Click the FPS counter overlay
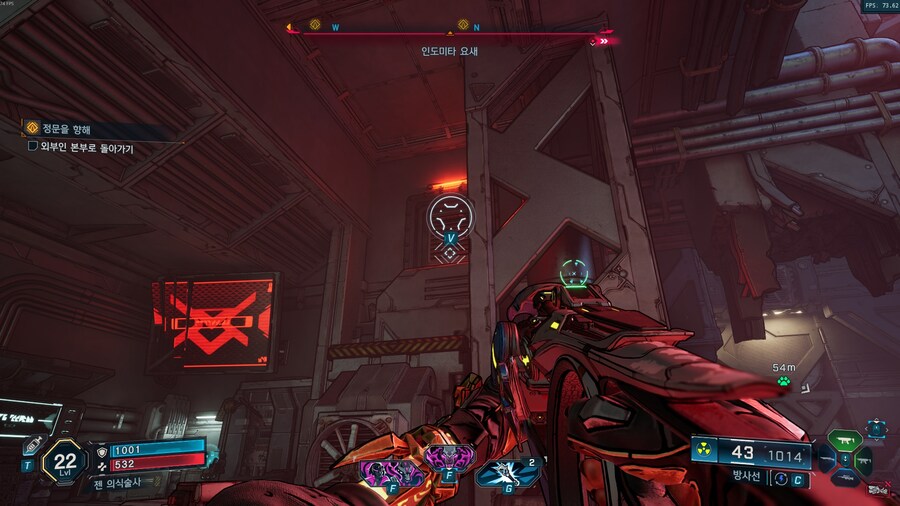 pos(881,5)
